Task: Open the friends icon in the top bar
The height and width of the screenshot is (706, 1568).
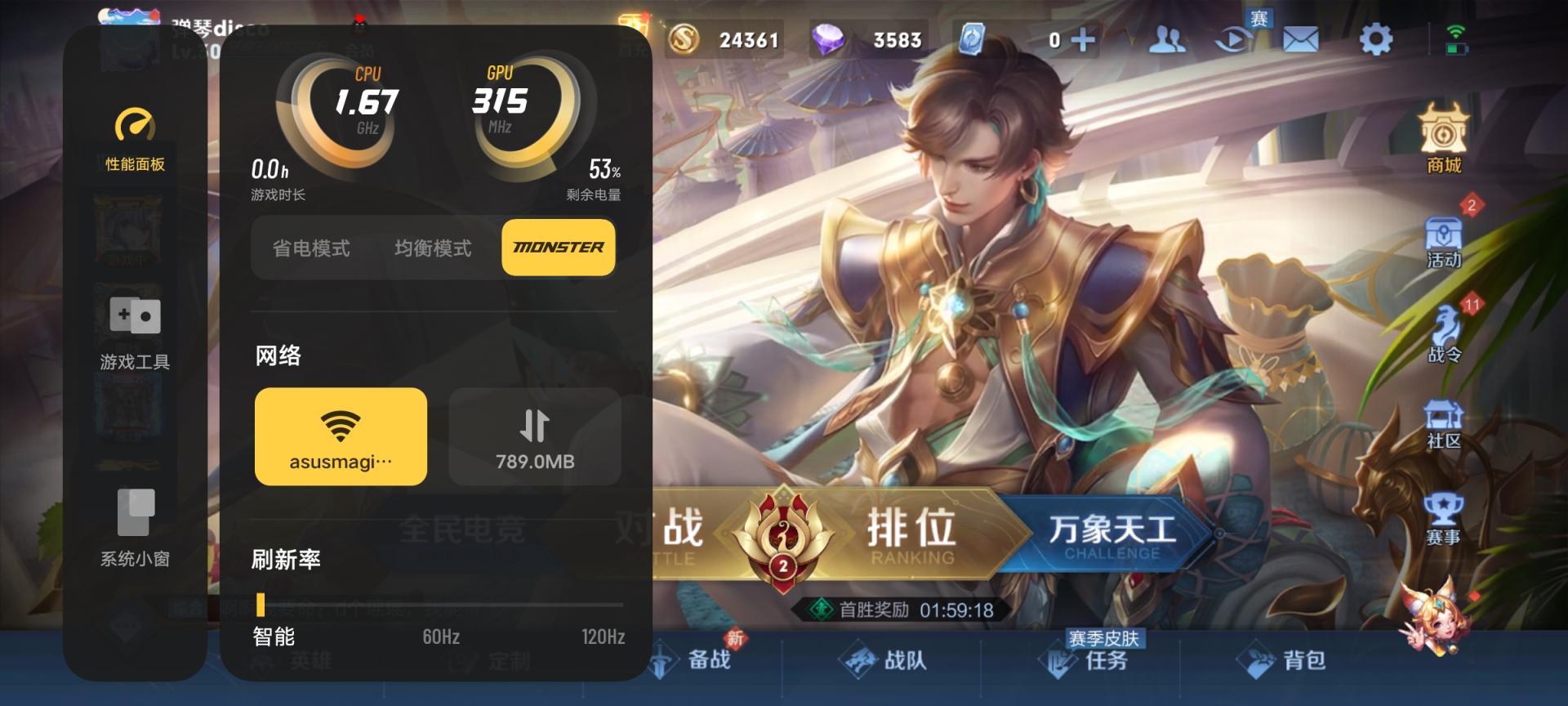Action: tap(1168, 38)
